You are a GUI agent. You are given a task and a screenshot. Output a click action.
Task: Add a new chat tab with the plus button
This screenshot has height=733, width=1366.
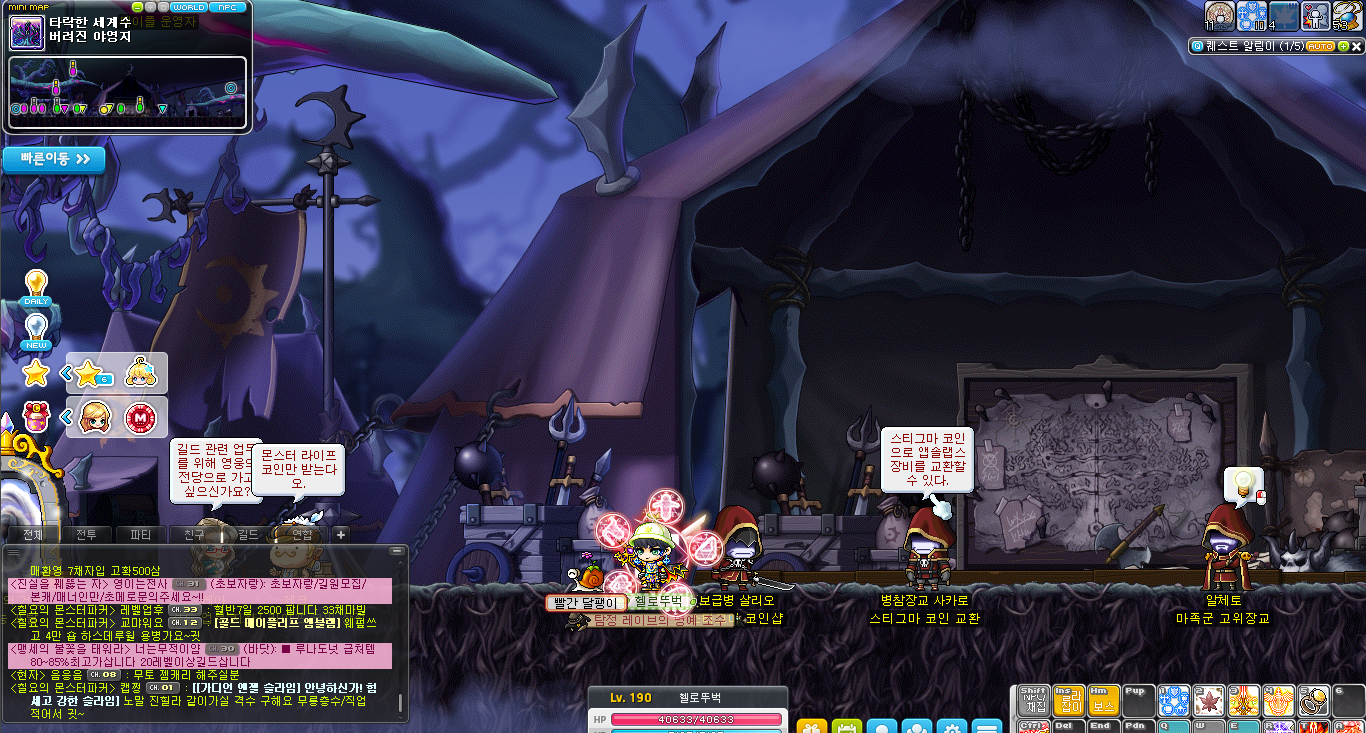click(x=340, y=535)
